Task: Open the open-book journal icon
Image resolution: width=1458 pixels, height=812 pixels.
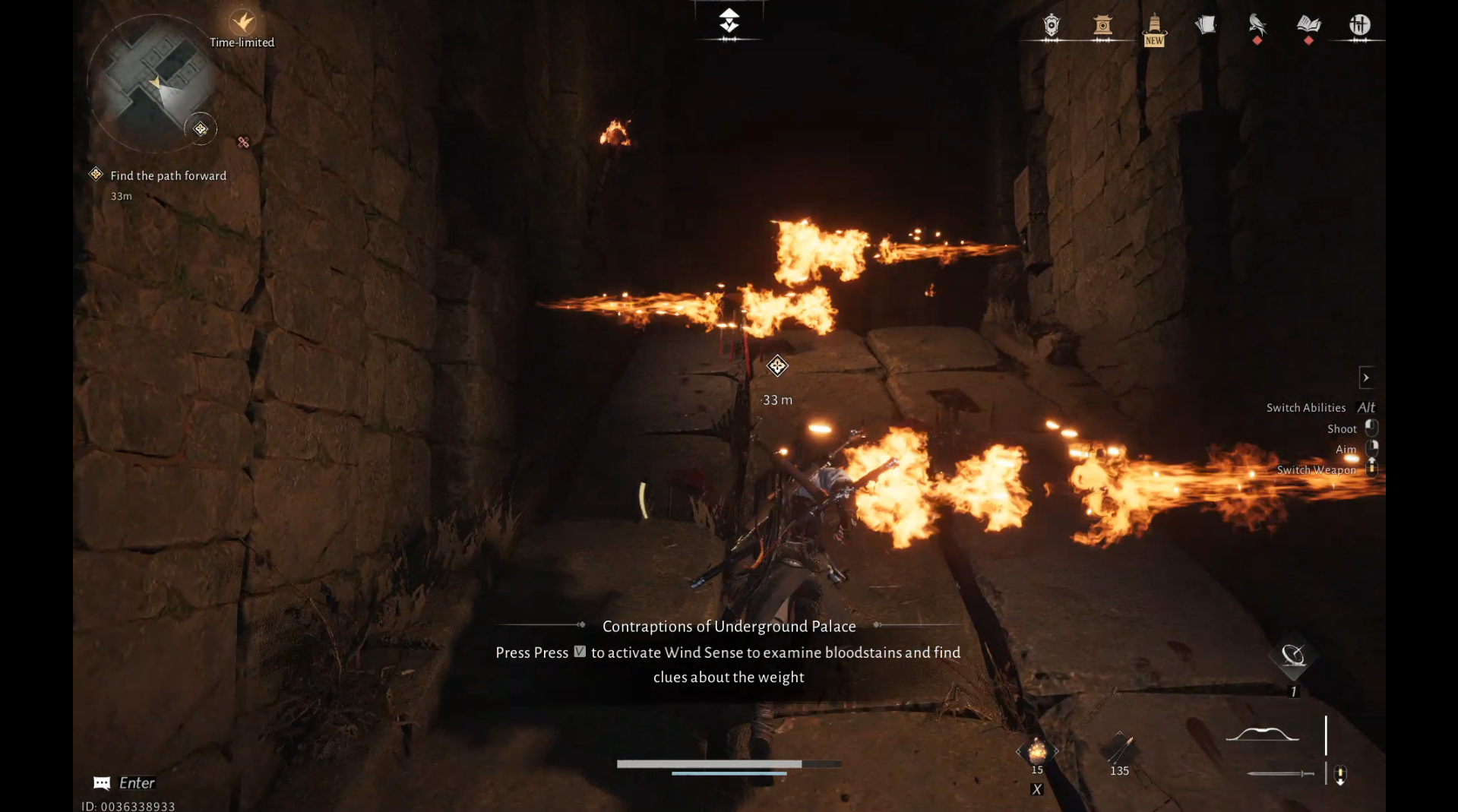Action: click(1308, 26)
